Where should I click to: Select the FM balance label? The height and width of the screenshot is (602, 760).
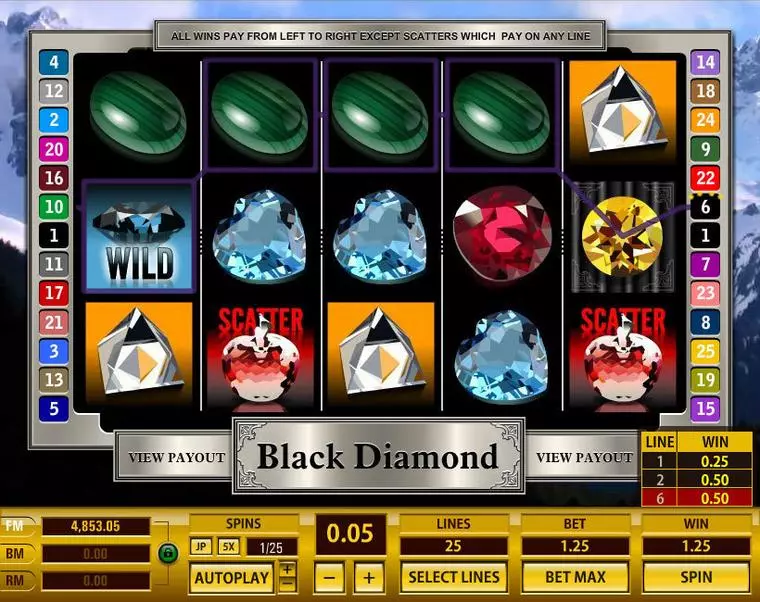(x=17, y=526)
